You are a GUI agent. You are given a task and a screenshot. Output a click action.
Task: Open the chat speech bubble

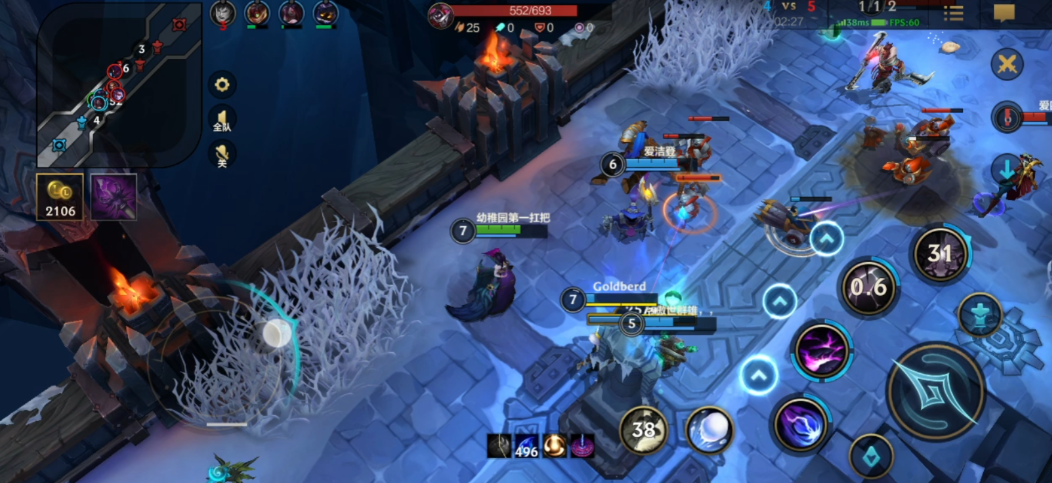tap(1004, 13)
